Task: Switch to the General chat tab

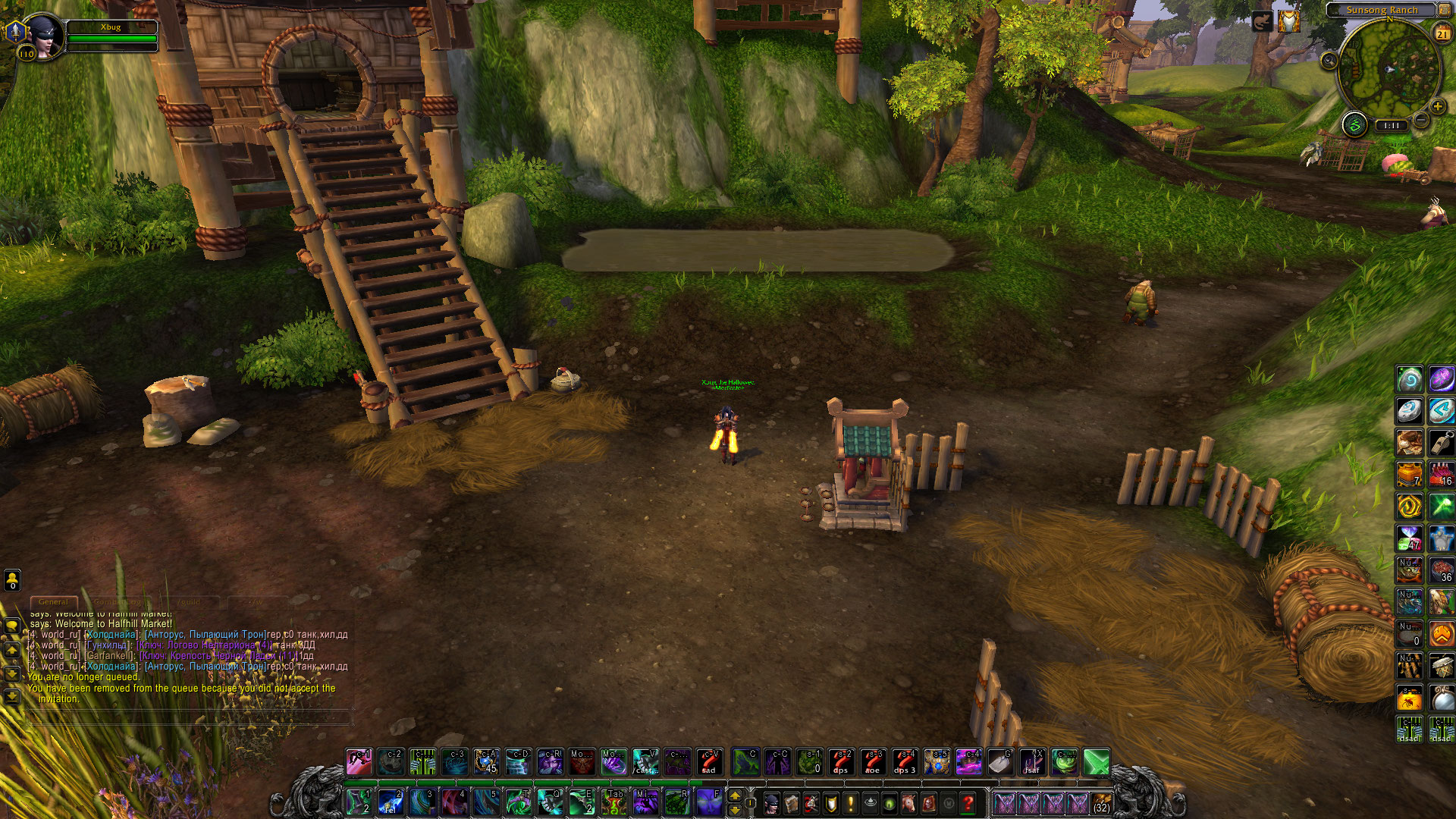Action: pos(53,602)
